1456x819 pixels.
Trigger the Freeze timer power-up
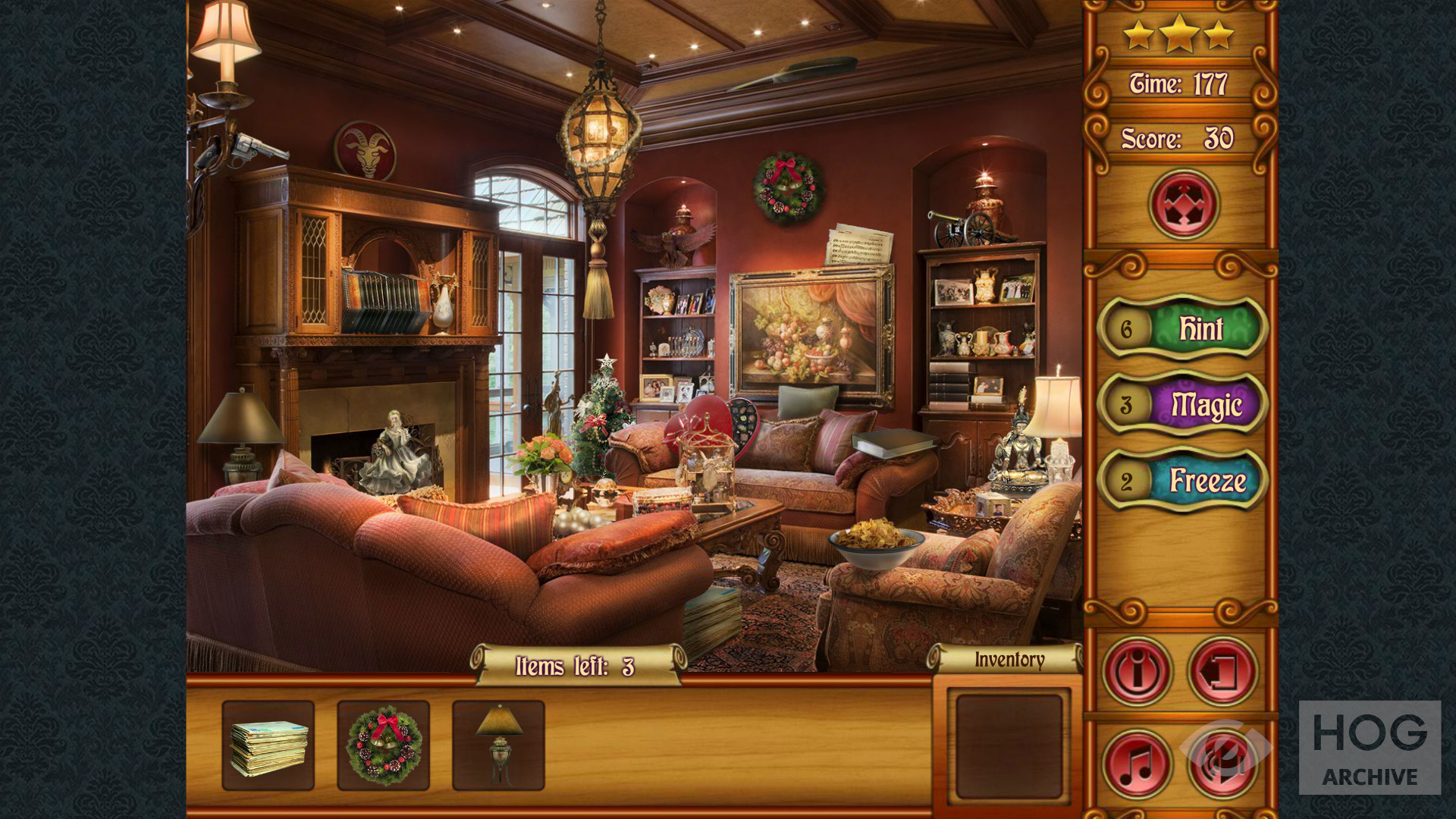[1183, 481]
